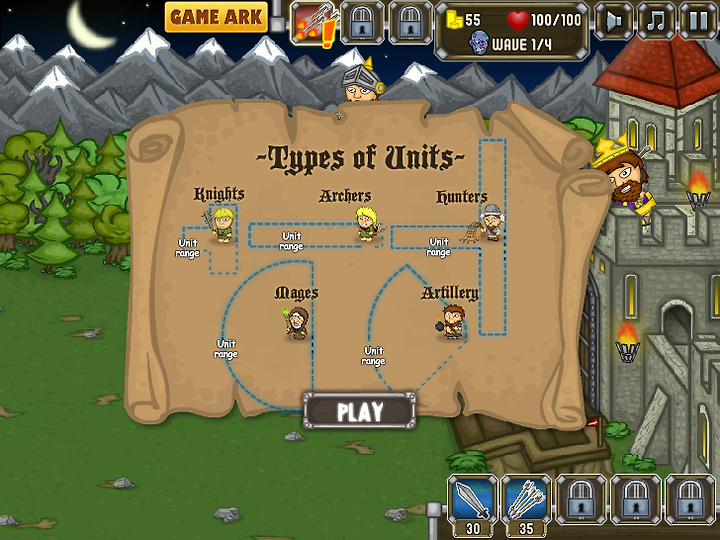Toggle the music note button

pyautogui.click(x=656, y=20)
